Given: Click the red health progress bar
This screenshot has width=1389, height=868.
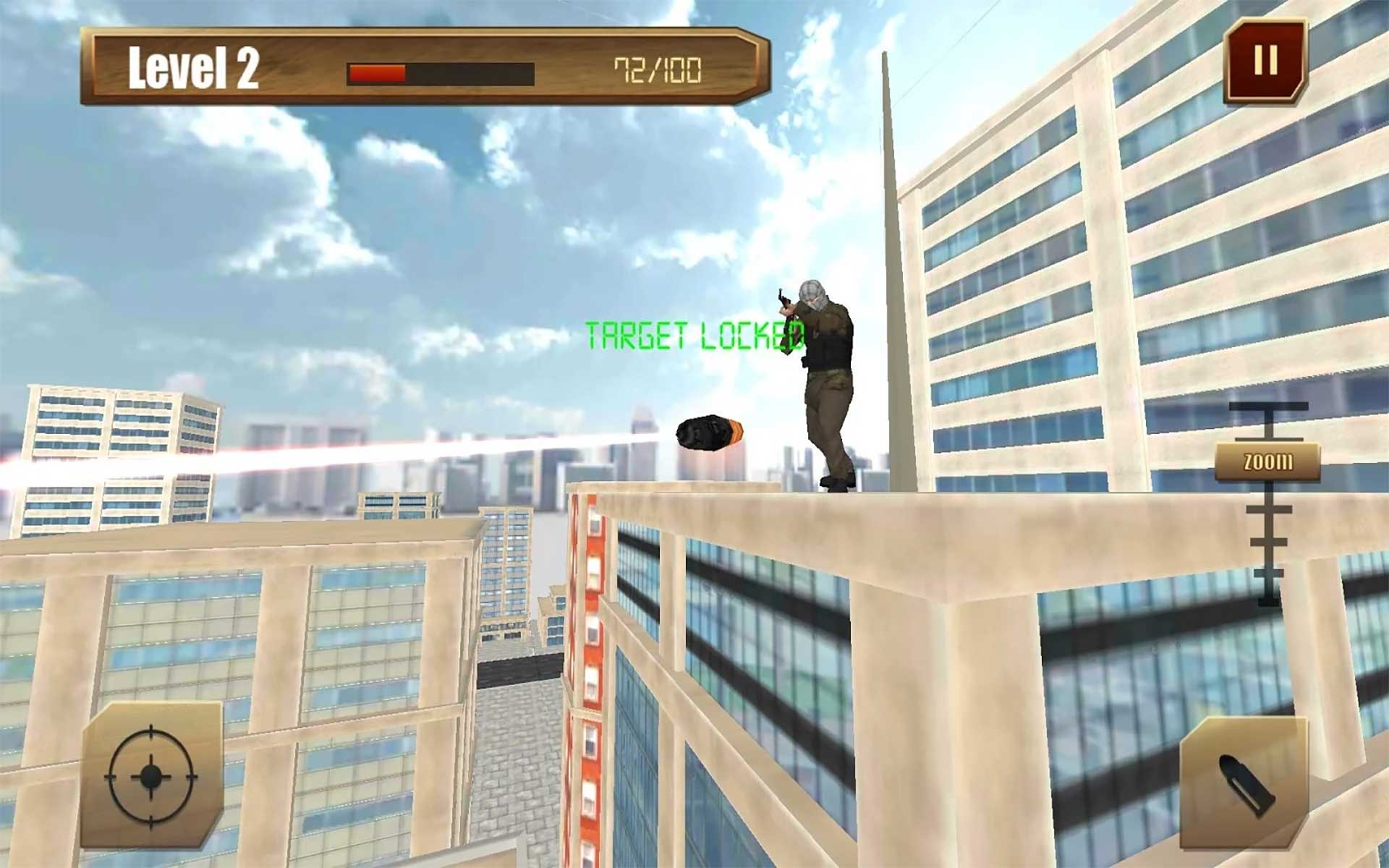Looking at the screenshot, I should pyautogui.click(x=376, y=72).
